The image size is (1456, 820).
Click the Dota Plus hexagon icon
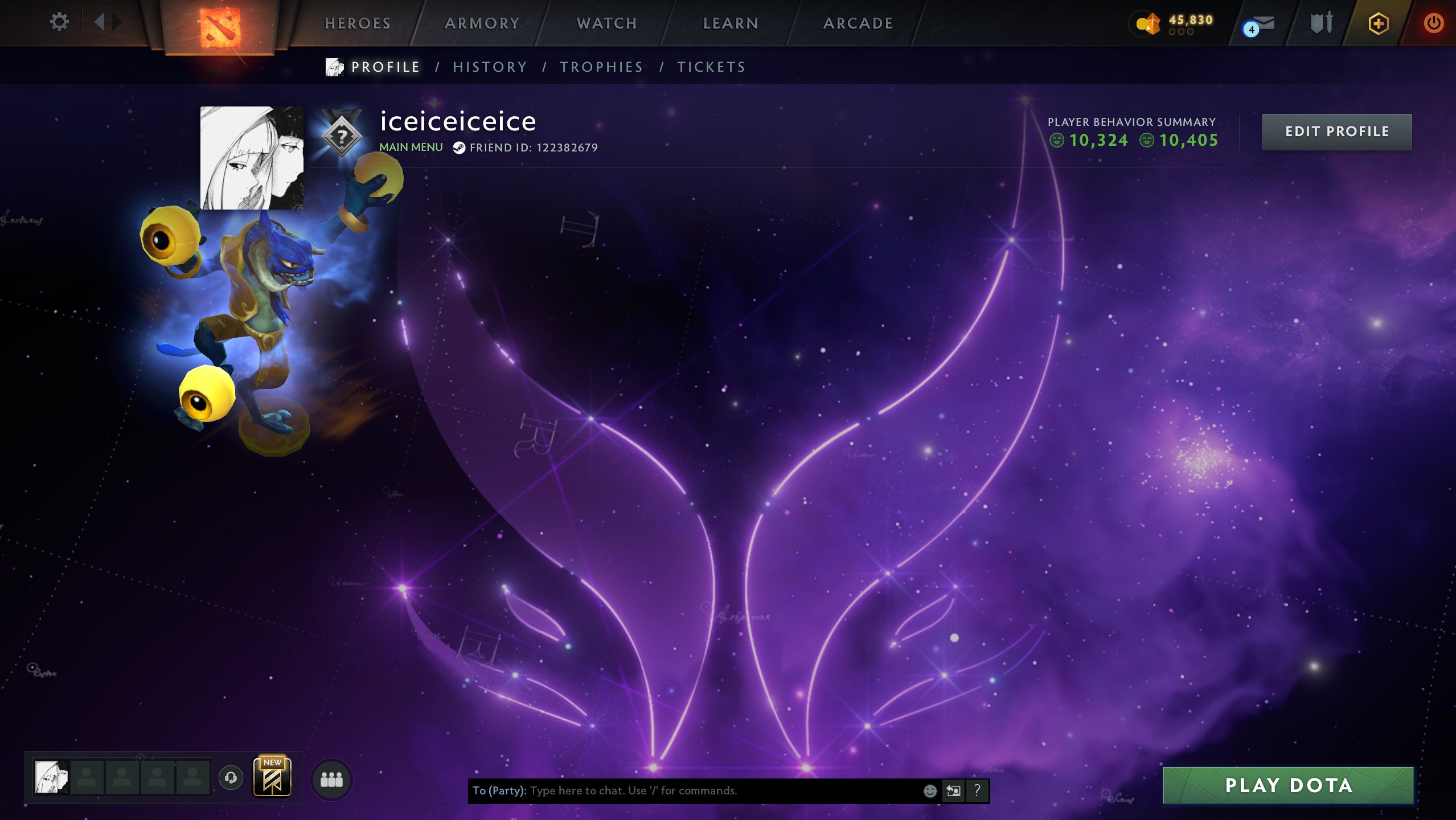click(1378, 23)
